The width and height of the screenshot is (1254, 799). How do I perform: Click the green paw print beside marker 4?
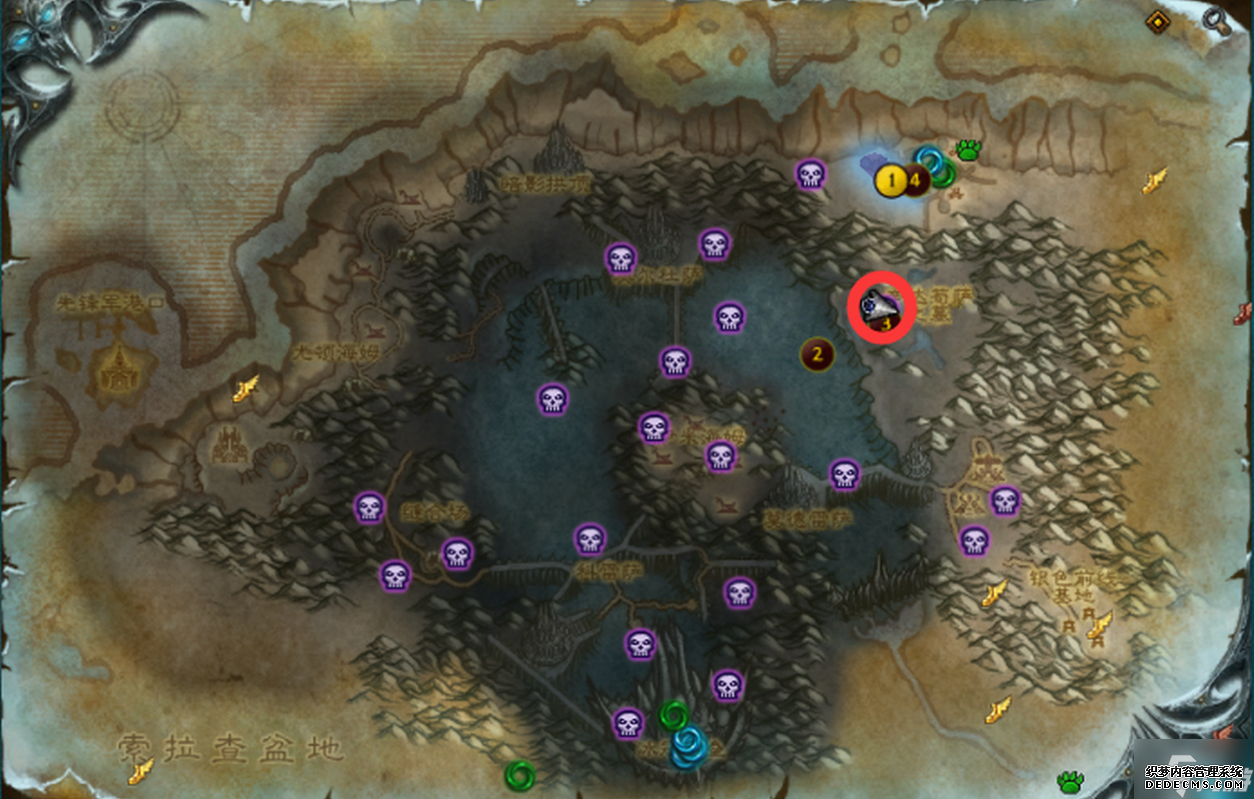968,150
